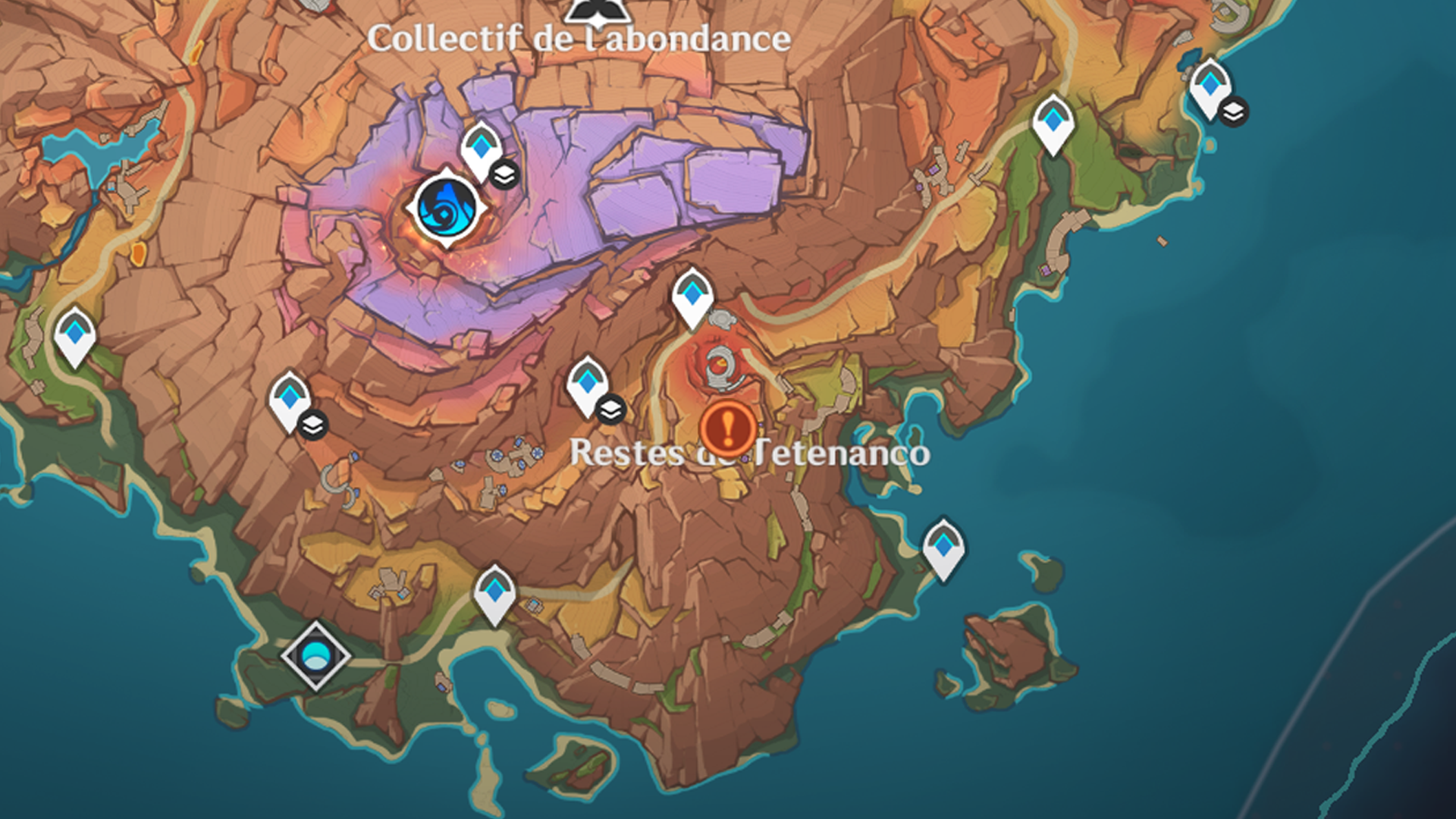The image size is (1456, 819).
Task: Select the diamond-framed blue orb marker
Action: [x=315, y=655]
